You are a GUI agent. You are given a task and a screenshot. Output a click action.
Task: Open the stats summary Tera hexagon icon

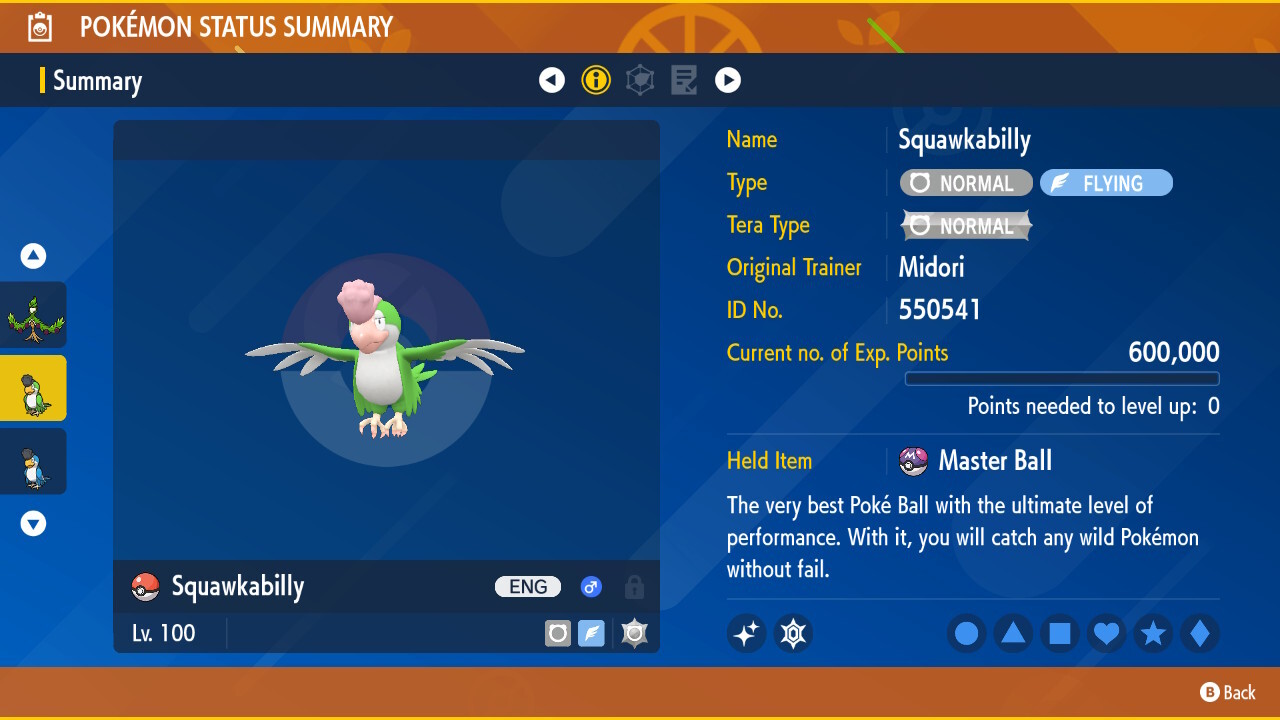click(x=640, y=80)
